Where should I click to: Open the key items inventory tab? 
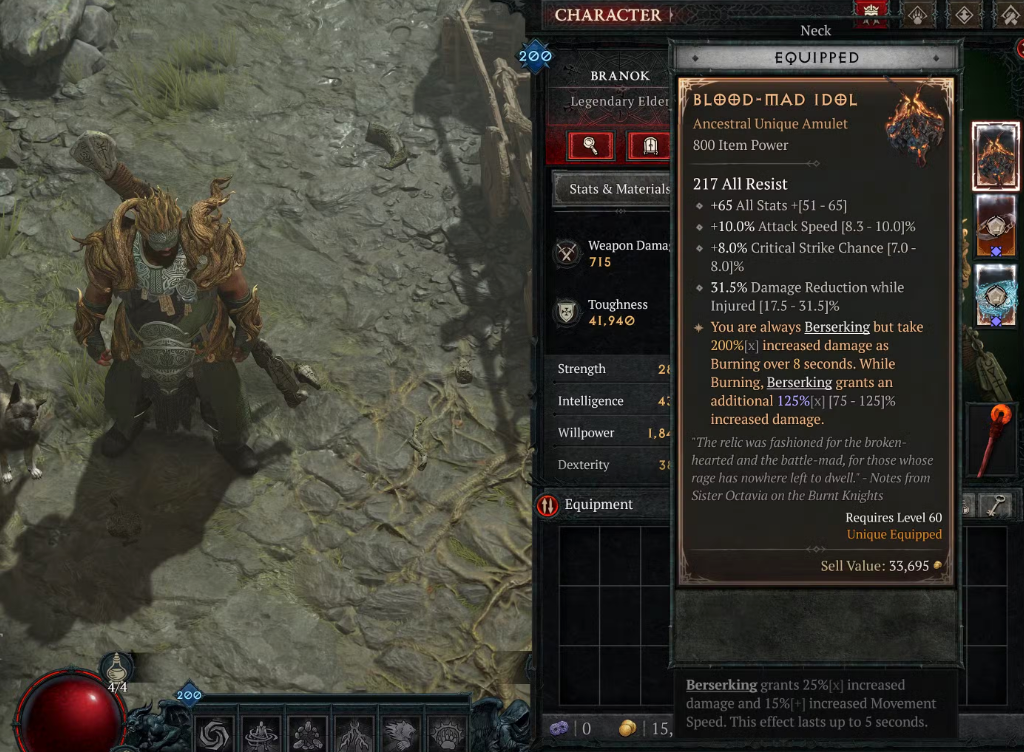pyautogui.click(x=994, y=506)
